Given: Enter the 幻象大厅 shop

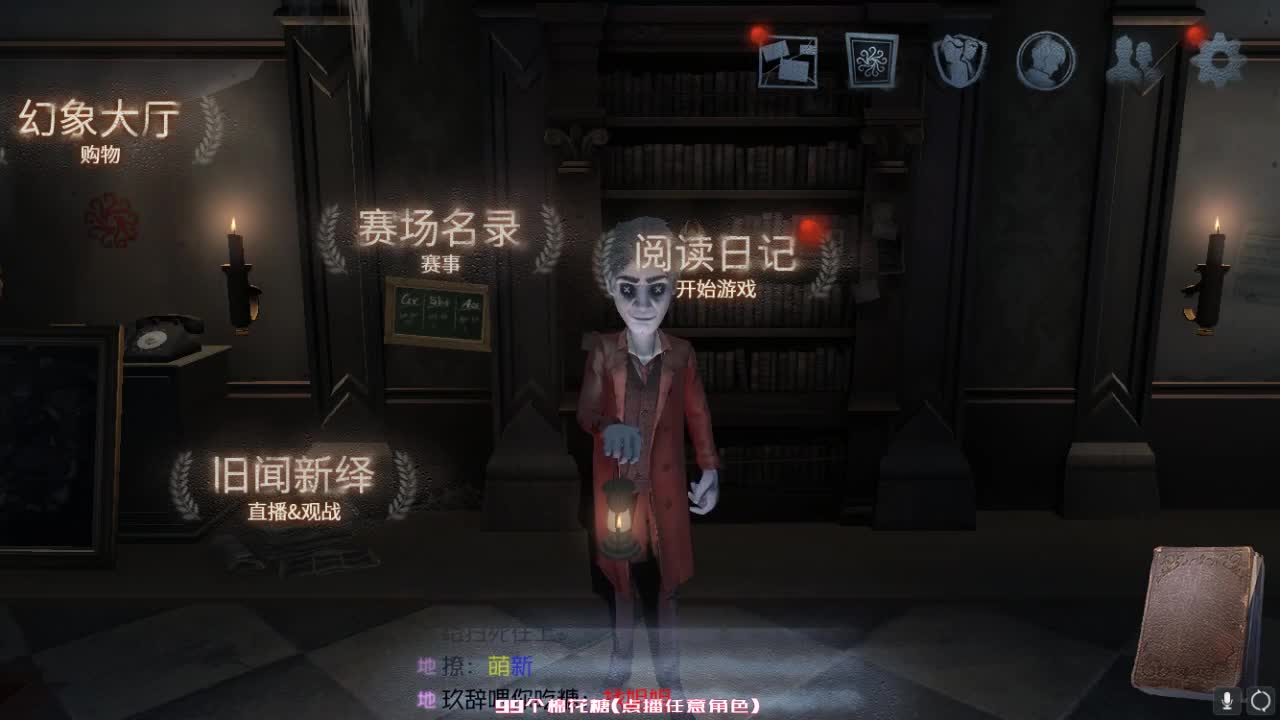Looking at the screenshot, I should (x=96, y=128).
